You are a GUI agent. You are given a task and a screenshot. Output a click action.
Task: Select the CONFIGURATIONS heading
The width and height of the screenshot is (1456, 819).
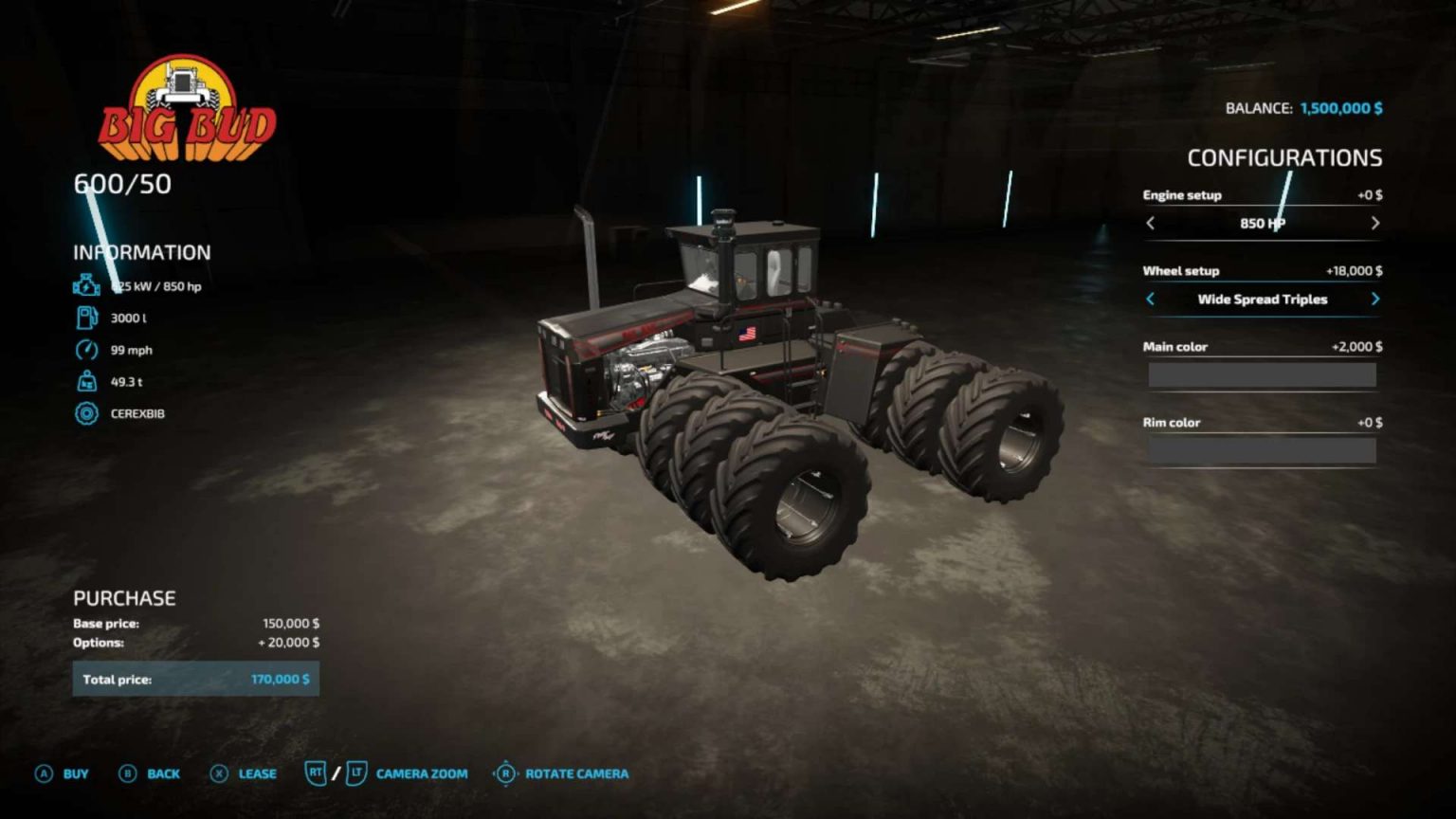pos(1286,157)
